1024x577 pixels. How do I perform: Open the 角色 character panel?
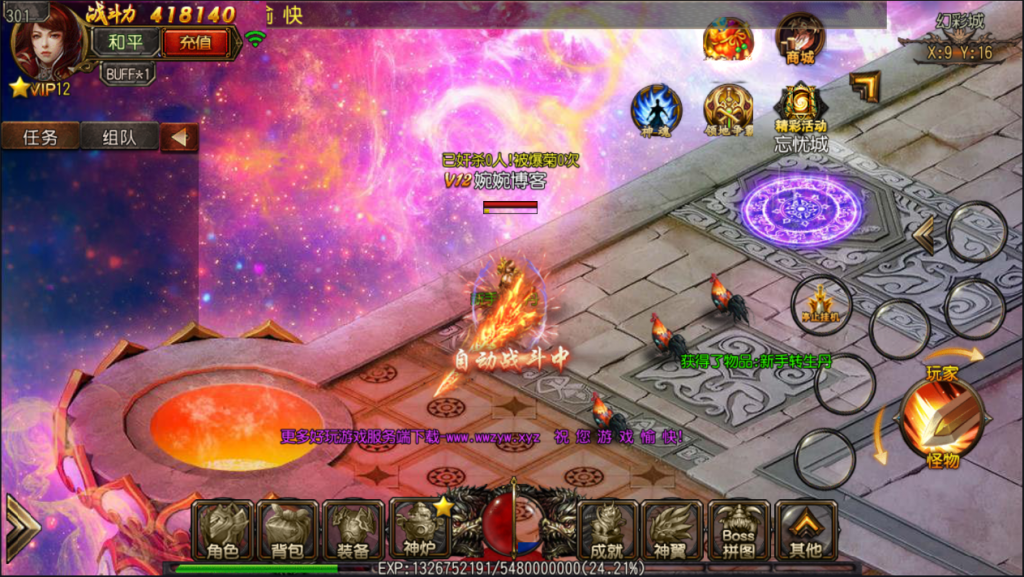tap(223, 531)
